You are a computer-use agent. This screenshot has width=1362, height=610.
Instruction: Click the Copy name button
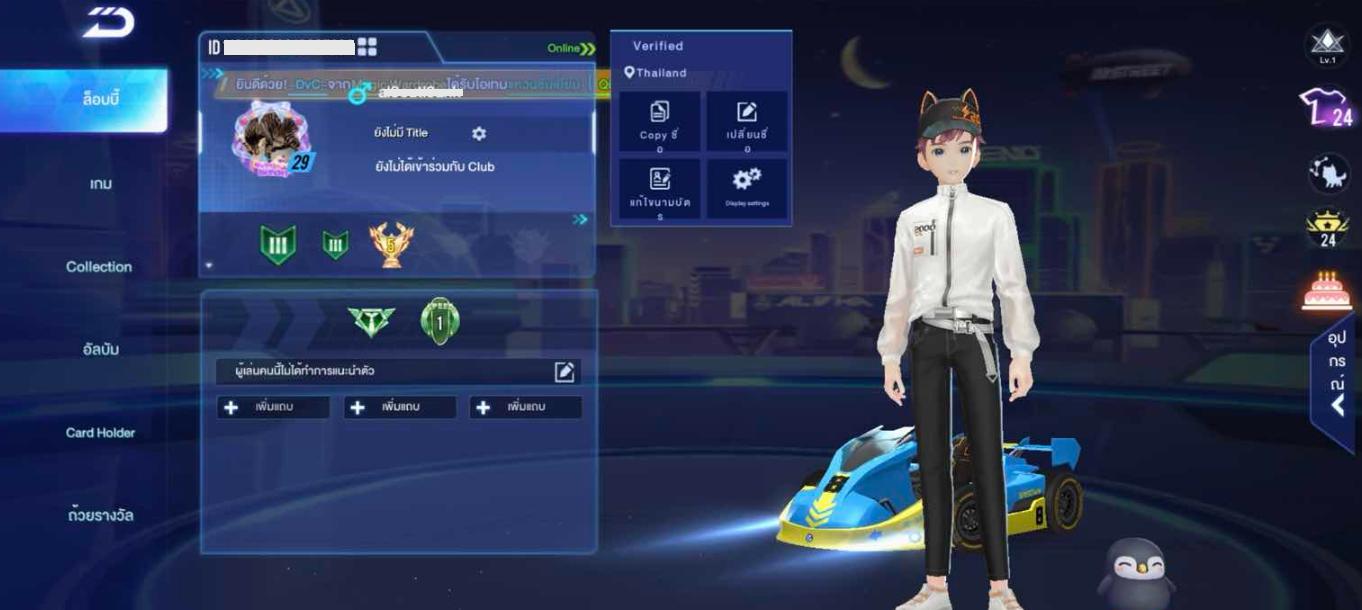point(659,122)
